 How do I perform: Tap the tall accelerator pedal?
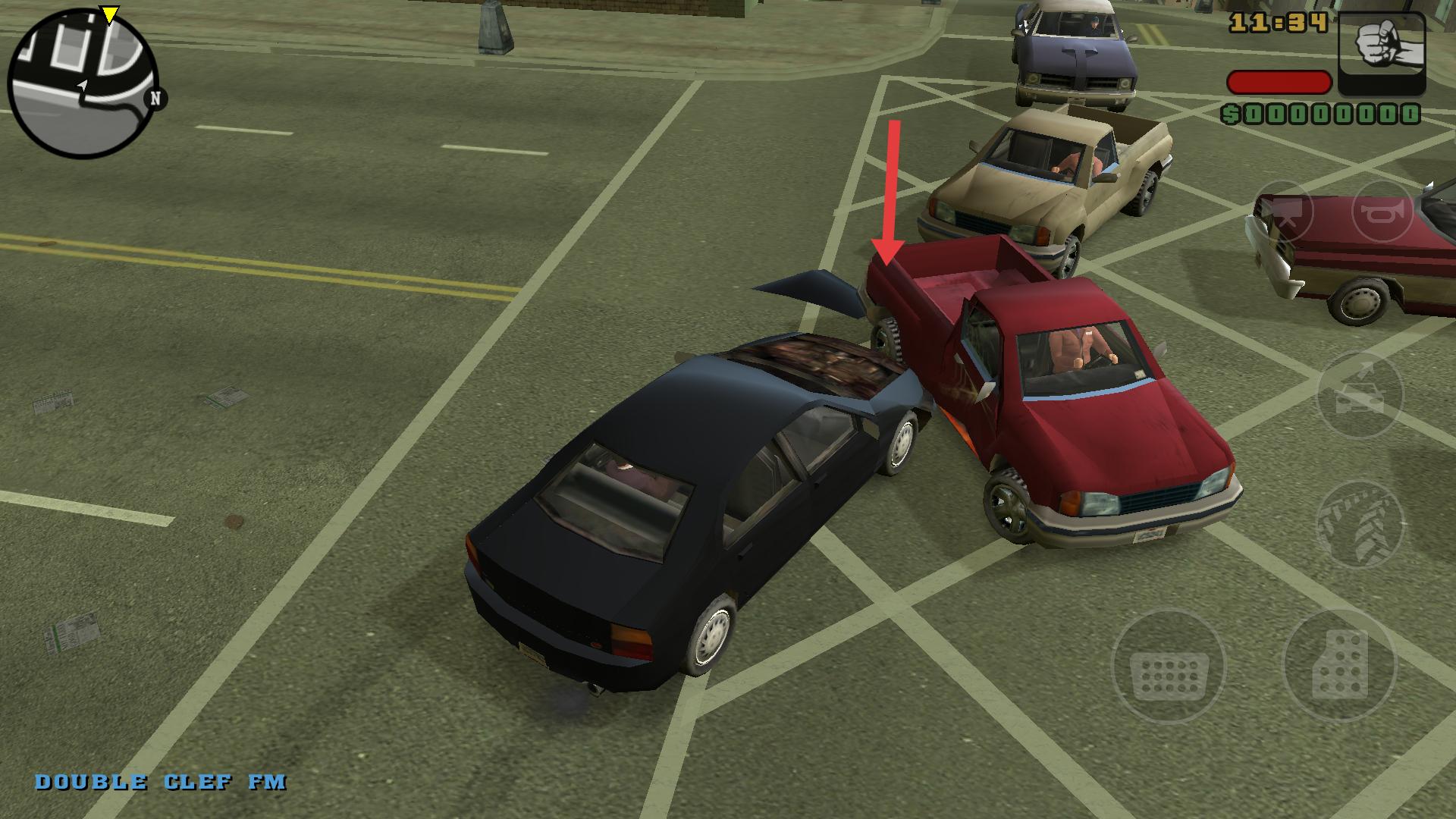click(1338, 666)
